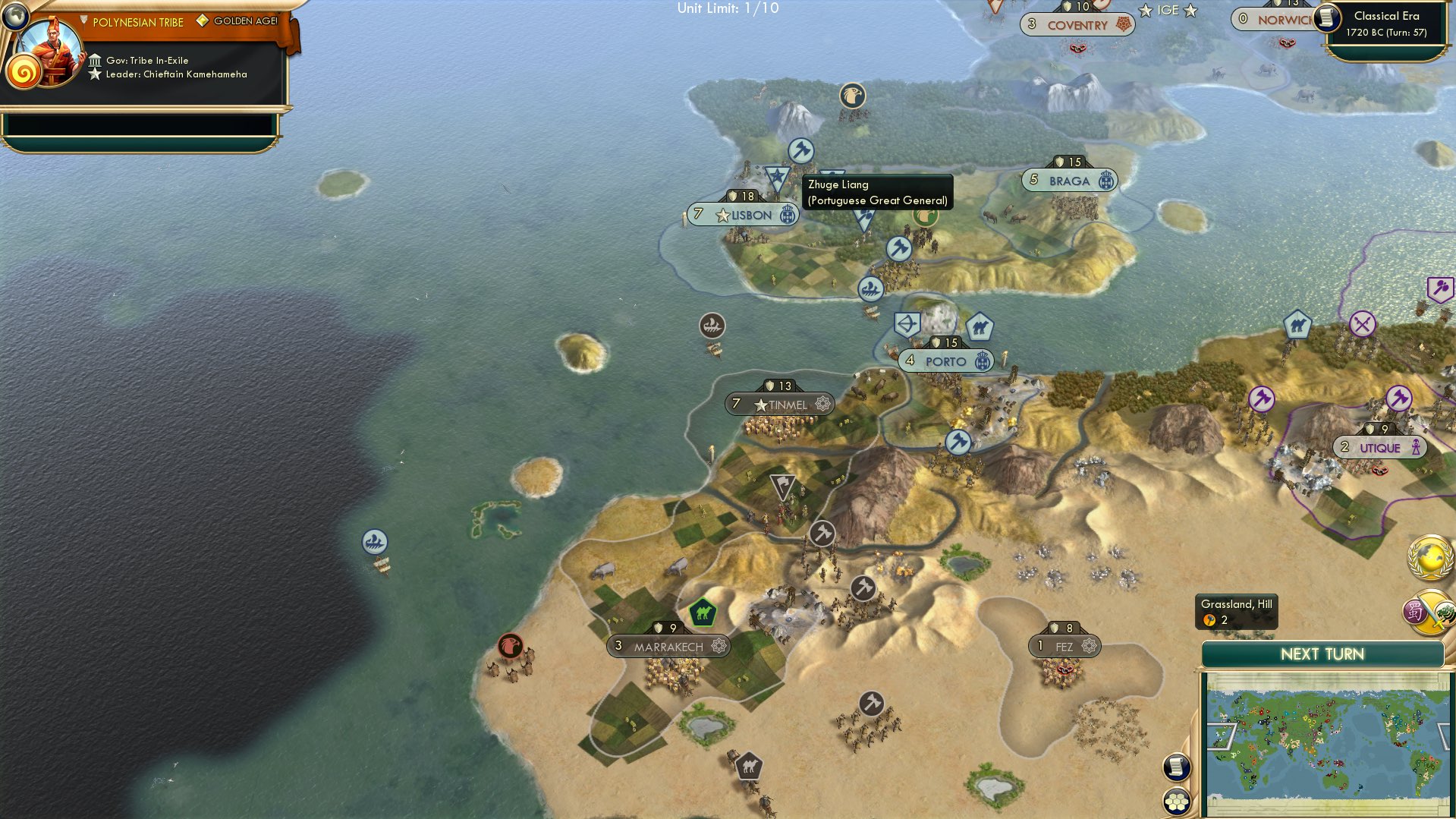Open the Lisbon city banner

(x=742, y=214)
